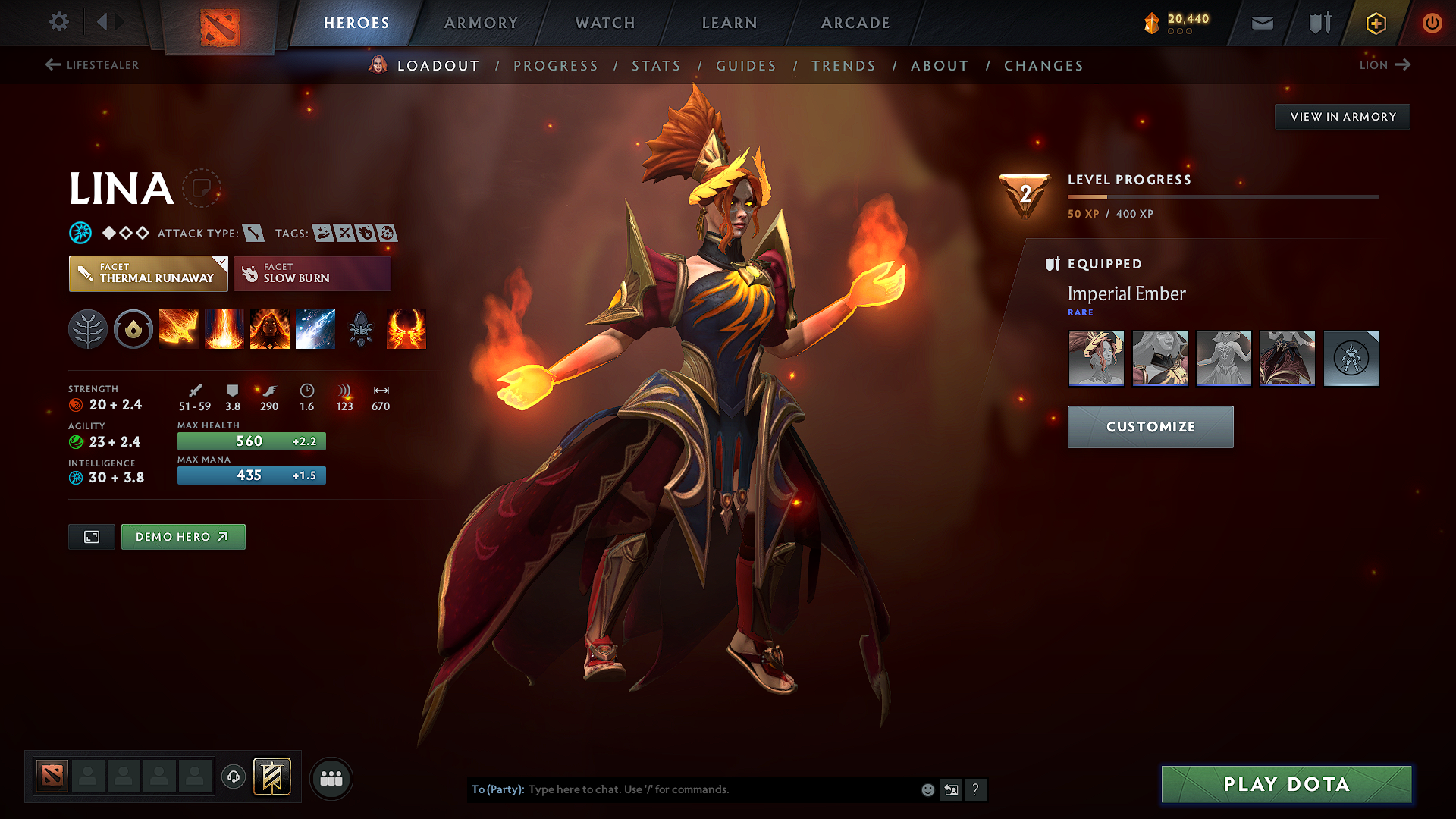Switch to the STATS tab
This screenshot has width=1456, height=819.
[x=656, y=66]
